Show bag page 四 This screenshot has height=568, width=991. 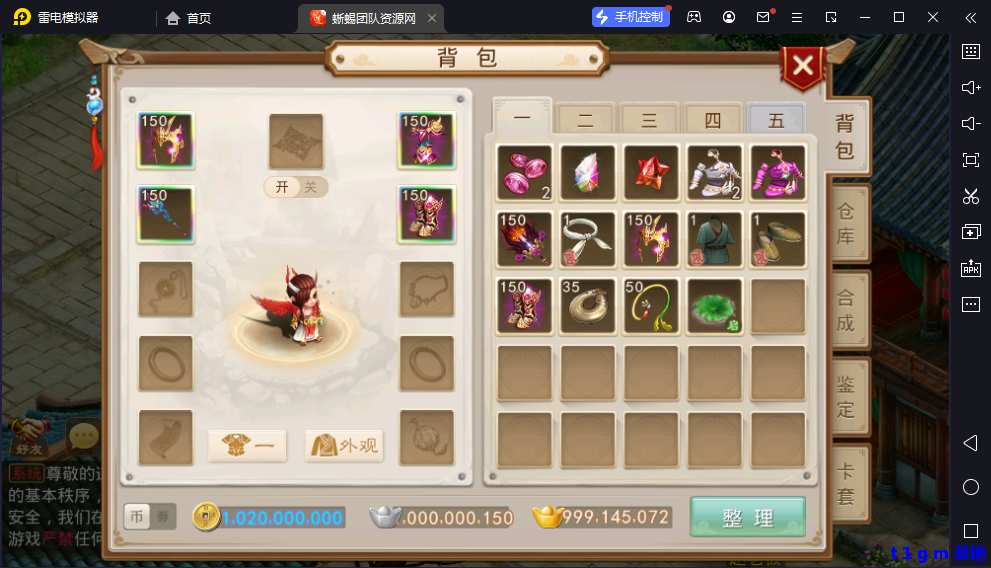(712, 121)
